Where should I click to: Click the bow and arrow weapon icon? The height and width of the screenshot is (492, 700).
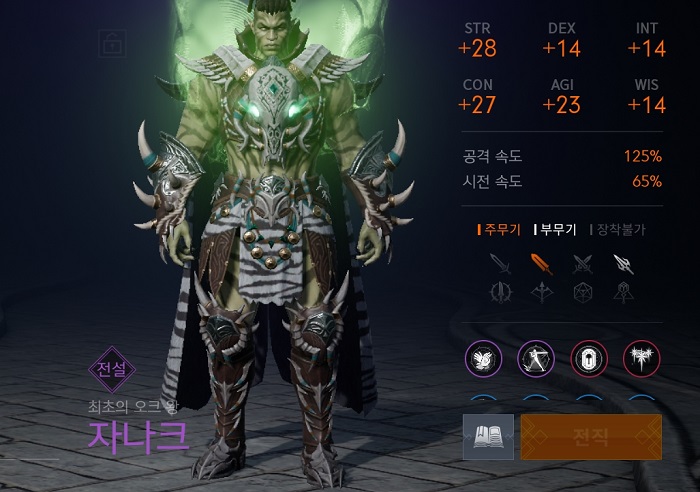[540, 293]
